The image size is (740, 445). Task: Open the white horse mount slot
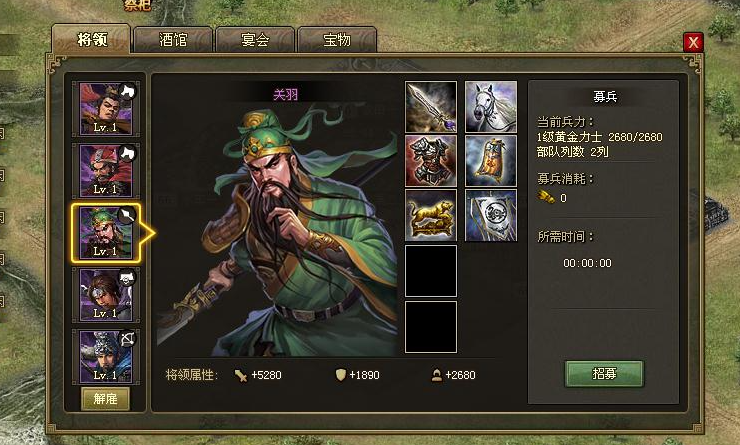[x=491, y=107]
